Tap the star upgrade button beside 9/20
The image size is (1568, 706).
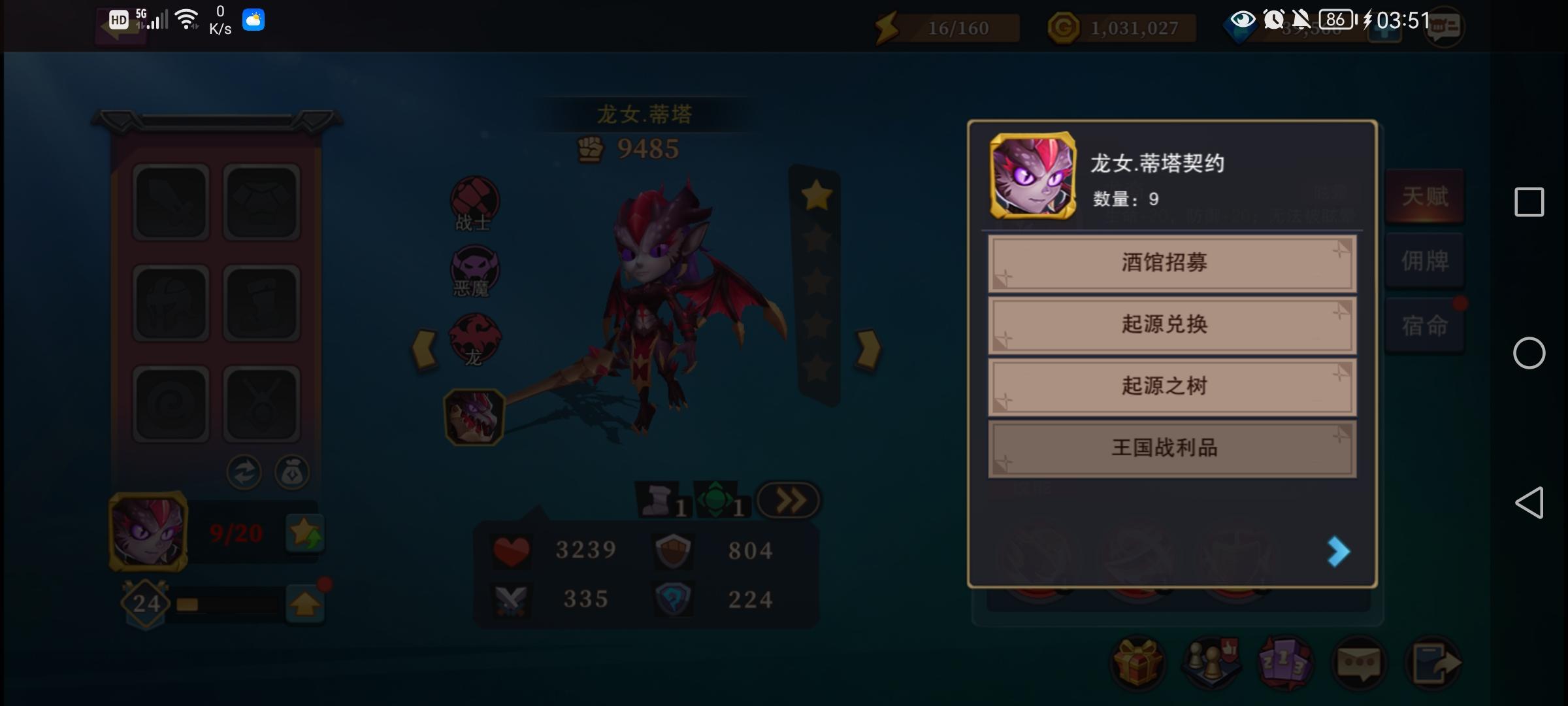(x=304, y=533)
